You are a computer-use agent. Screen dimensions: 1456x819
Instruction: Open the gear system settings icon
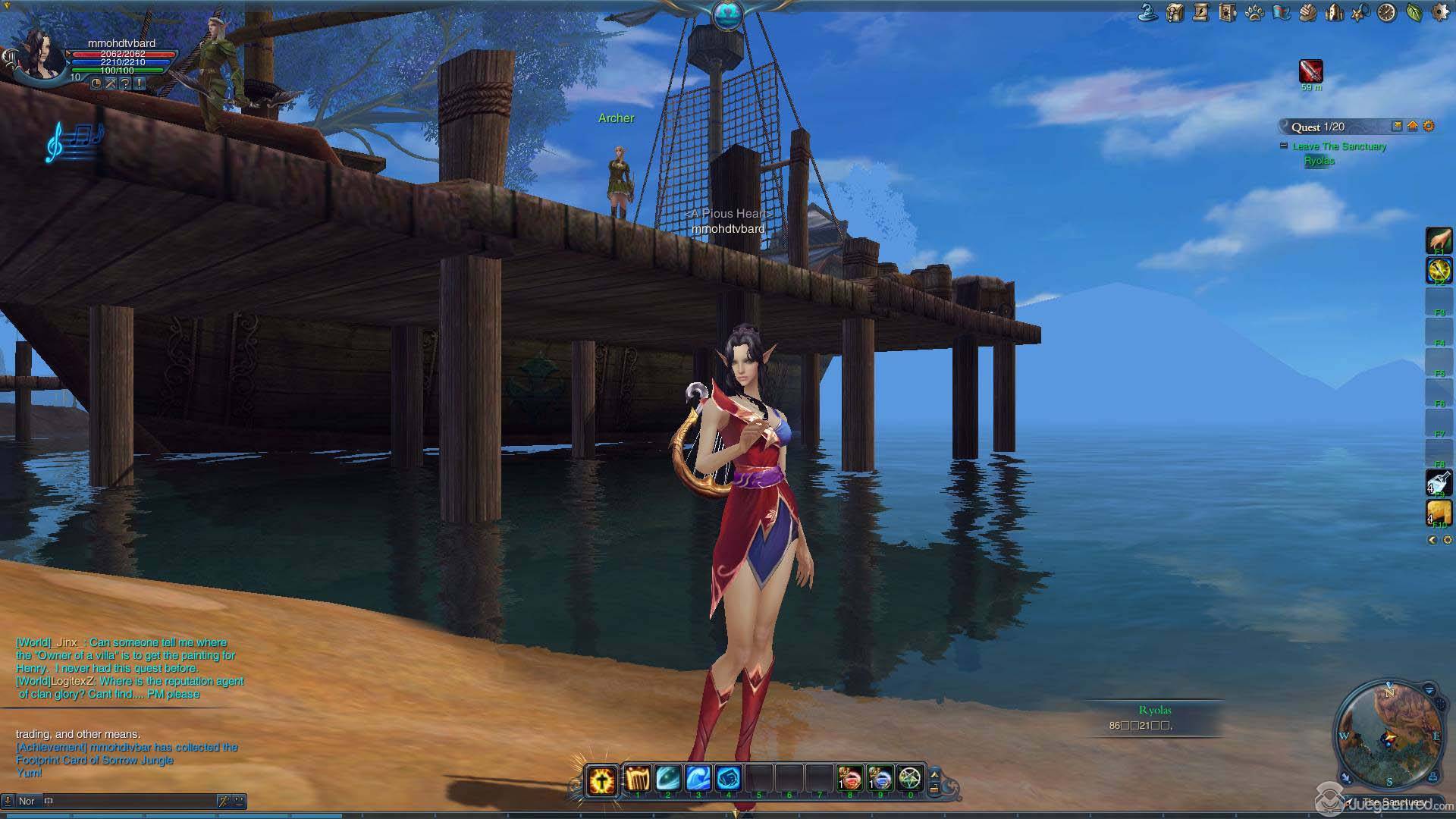1440,12
